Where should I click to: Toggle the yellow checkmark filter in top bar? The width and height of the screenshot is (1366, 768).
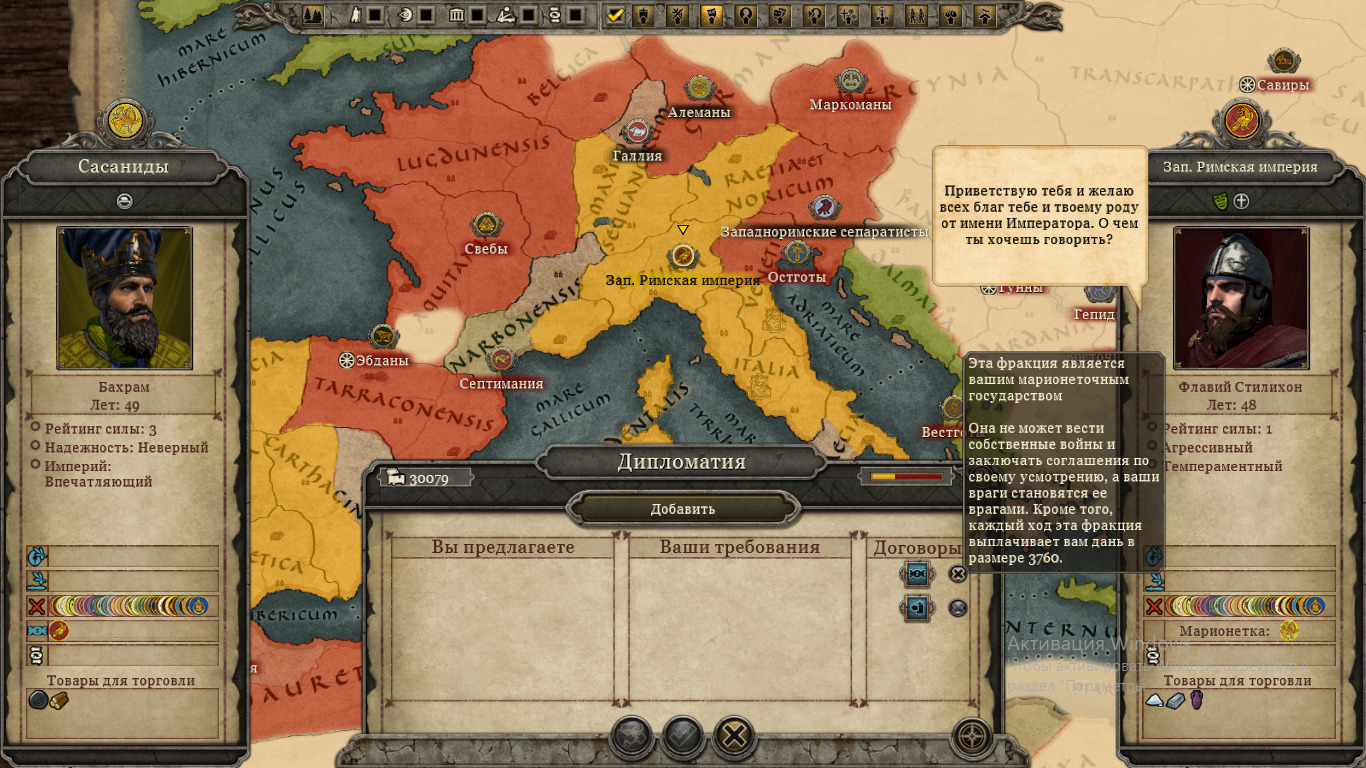coord(616,15)
